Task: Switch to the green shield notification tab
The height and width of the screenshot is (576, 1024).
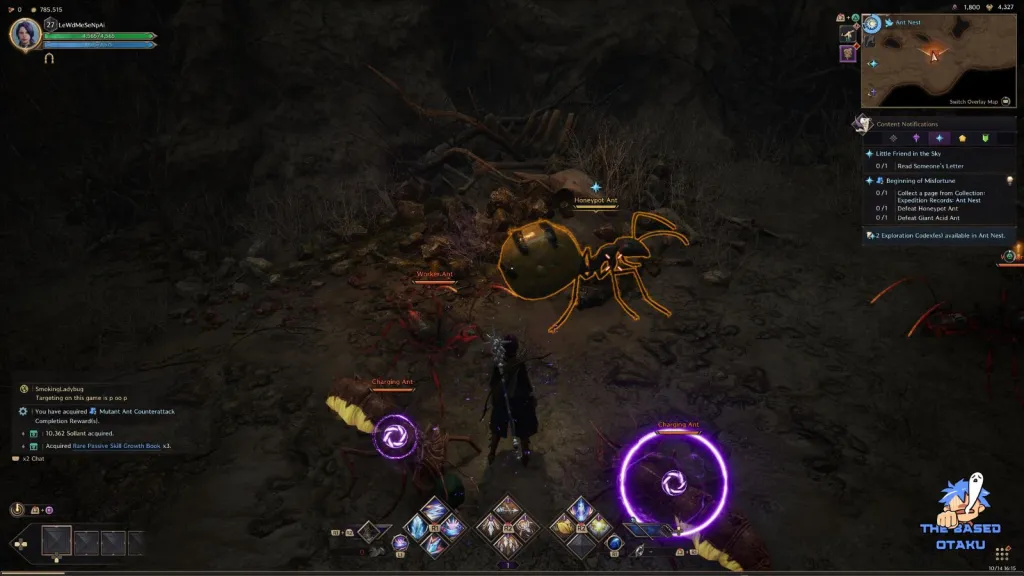Action: point(985,138)
